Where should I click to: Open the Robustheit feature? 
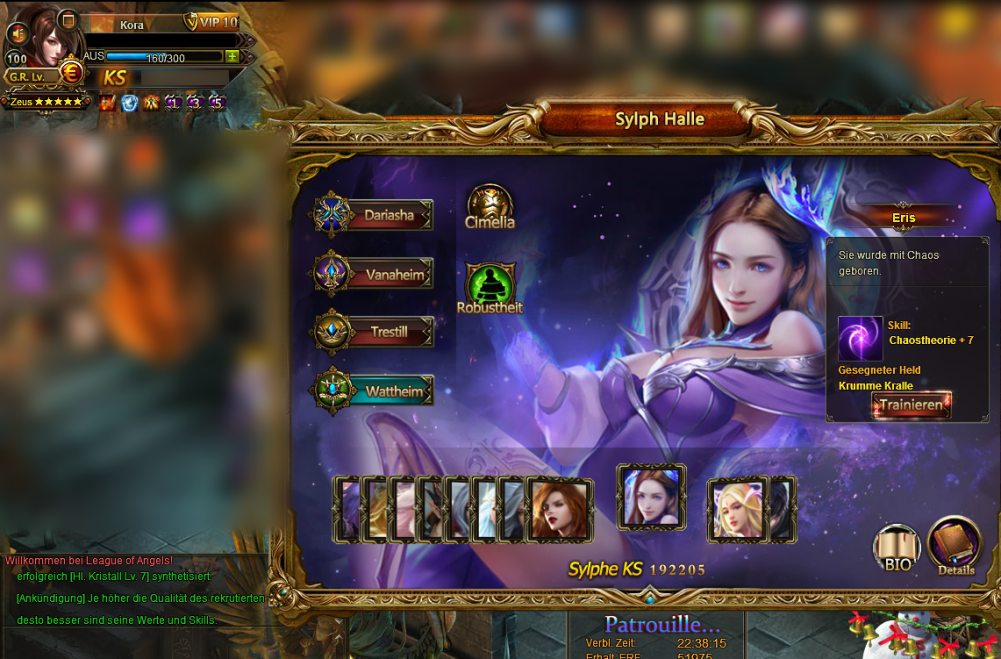[490, 288]
